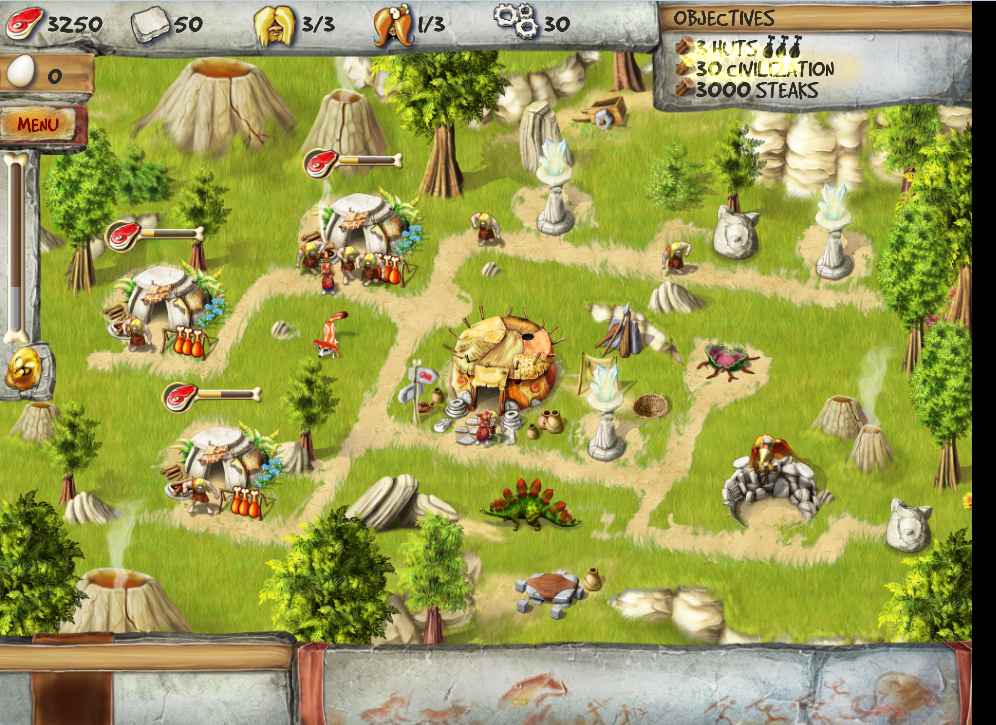Click the stone block resource icon

[150, 22]
